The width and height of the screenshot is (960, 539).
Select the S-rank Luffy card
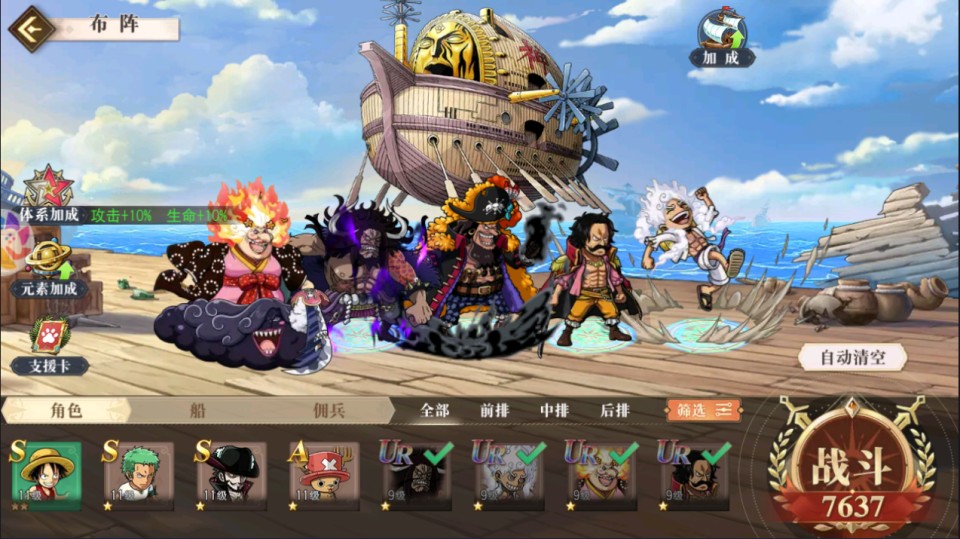click(46, 473)
